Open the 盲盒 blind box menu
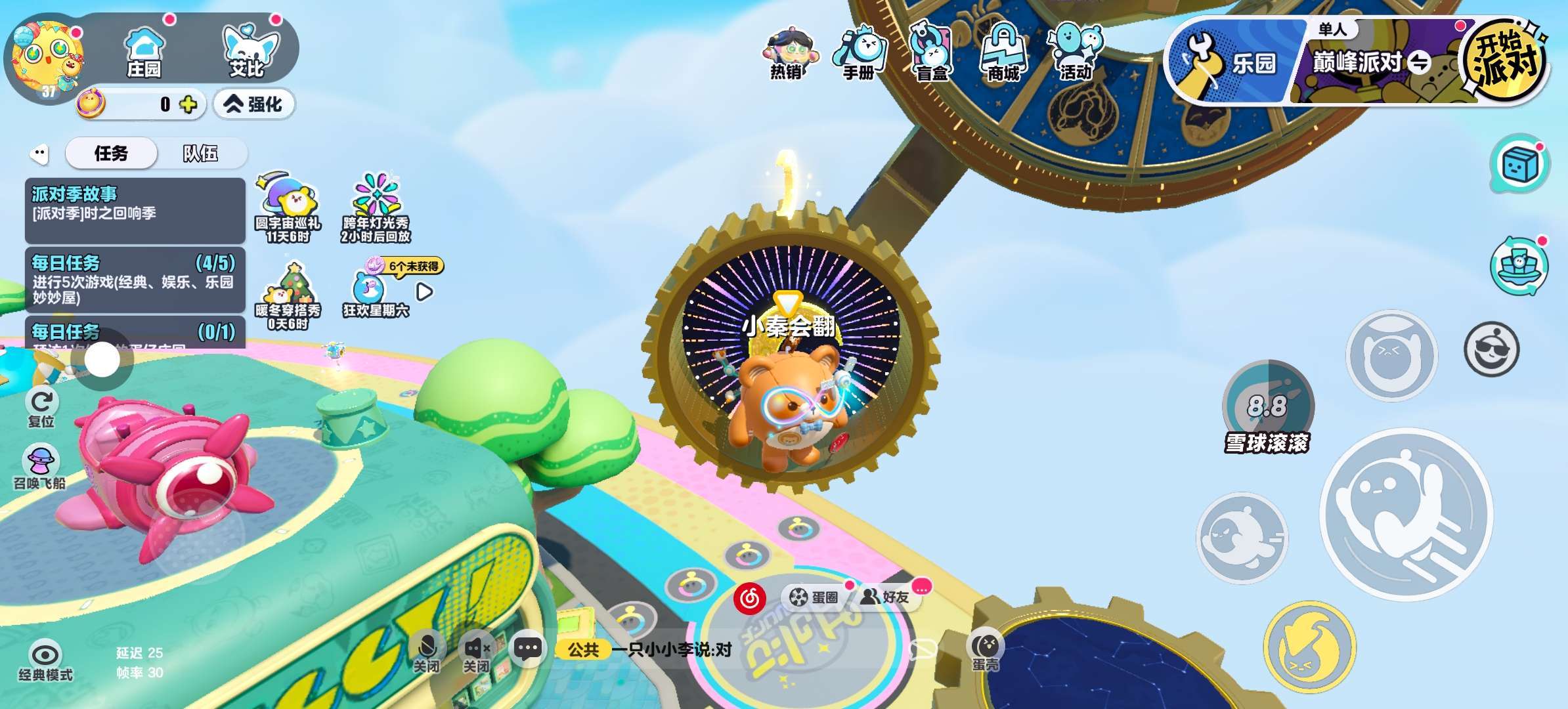Image resolution: width=1568 pixels, height=709 pixels. [x=932, y=54]
